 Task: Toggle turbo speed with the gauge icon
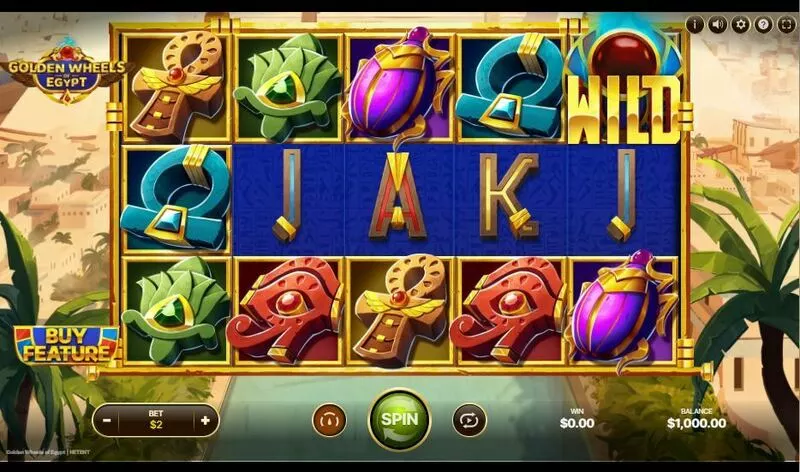click(328, 420)
